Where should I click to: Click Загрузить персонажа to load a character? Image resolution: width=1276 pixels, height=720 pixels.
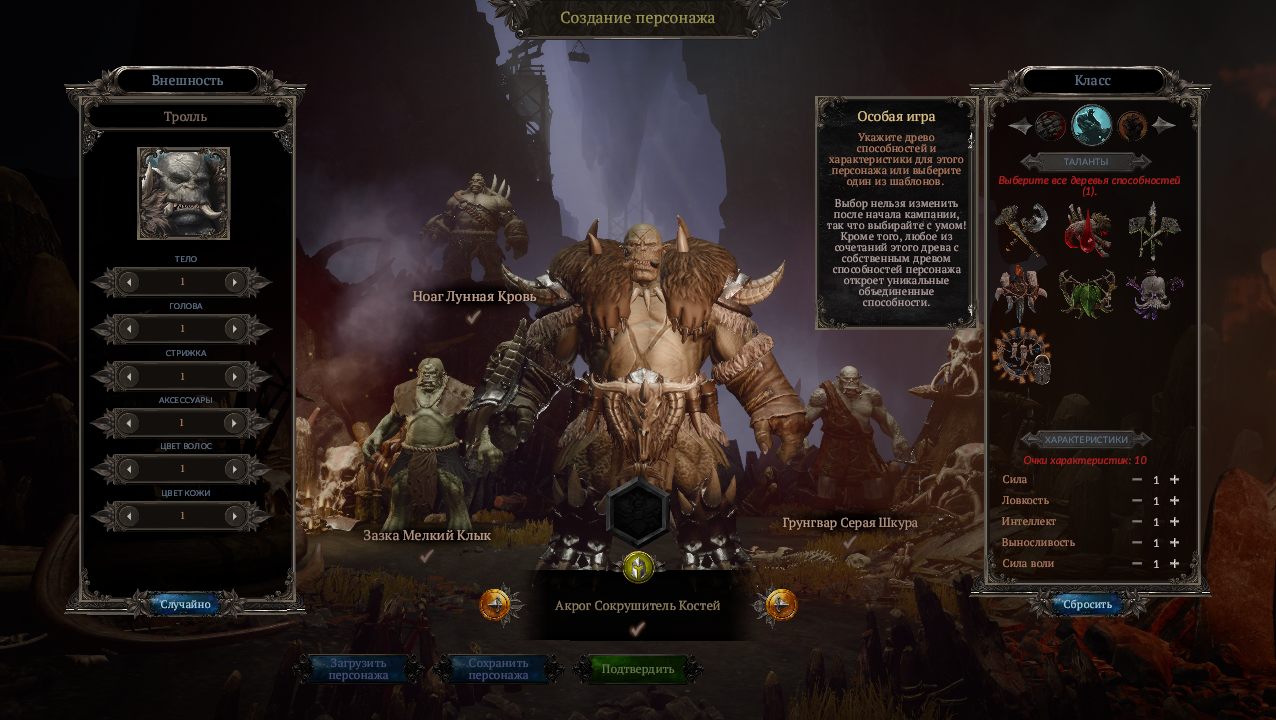coord(358,669)
